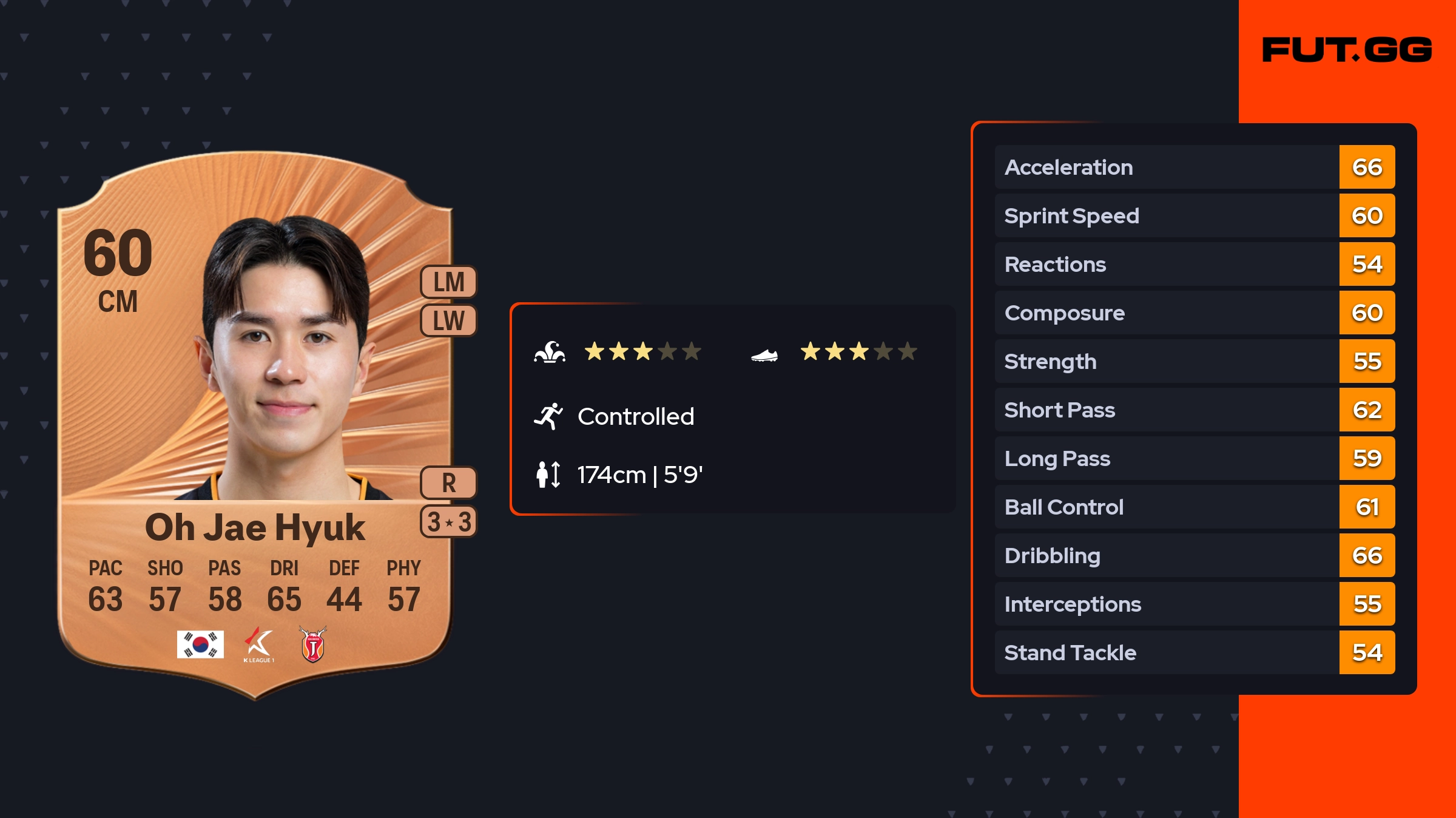Image resolution: width=1456 pixels, height=818 pixels.
Task: Click the South Korea flag on the card
Action: coord(200,644)
